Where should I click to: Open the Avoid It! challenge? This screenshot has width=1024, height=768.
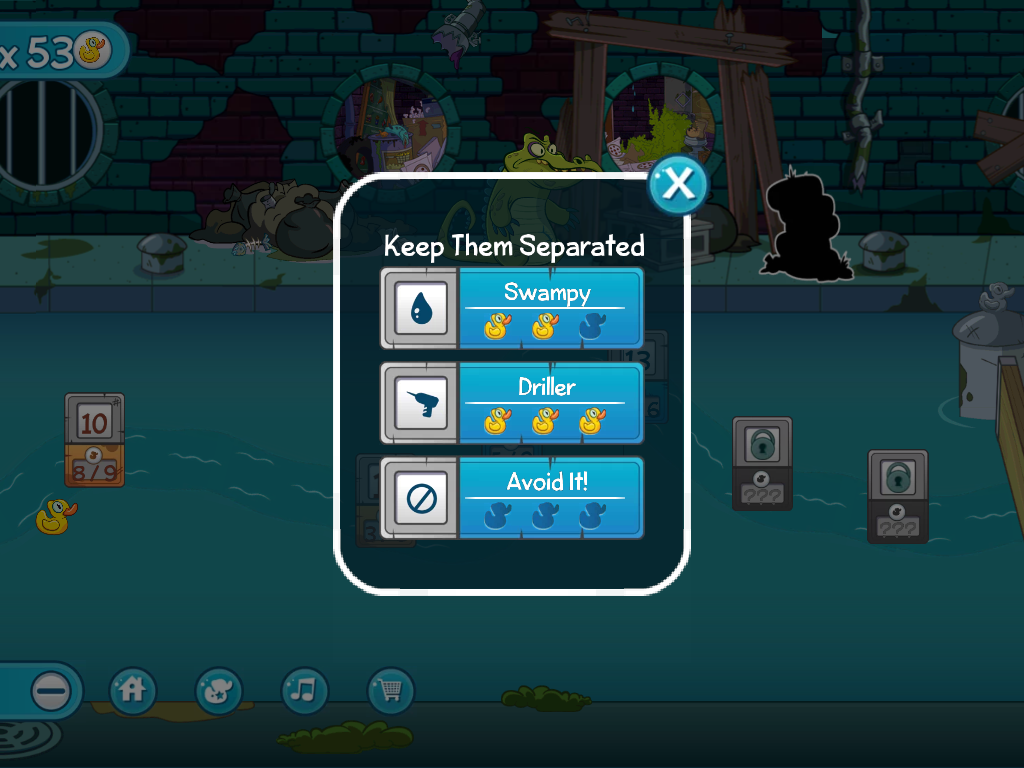[512, 497]
